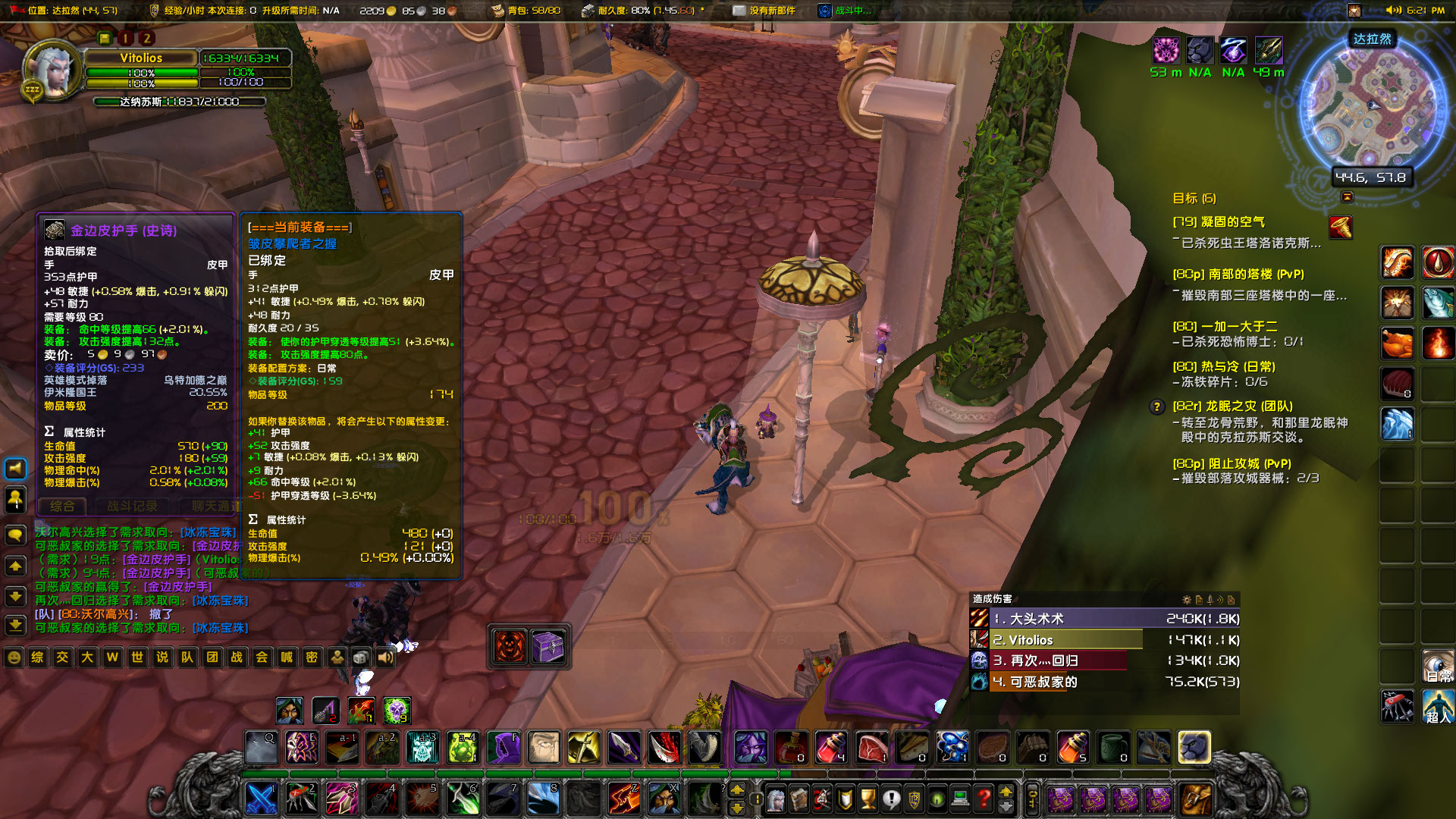
Task: Select the speaker icon at end of chat channel row
Action: click(386, 657)
